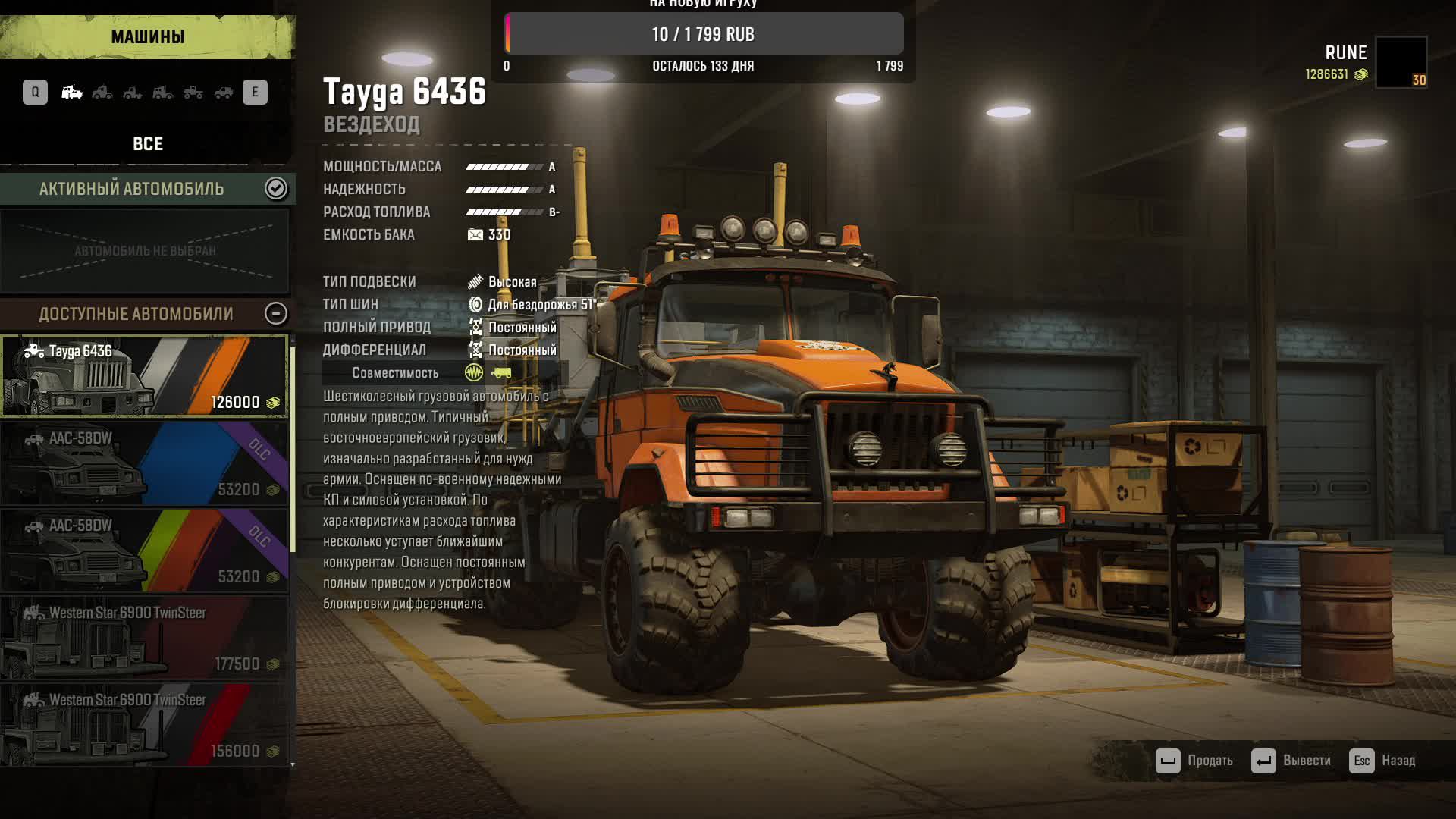Choose the blue-striped AAC-58DW truck
Image resolution: width=1456 pixels, height=819 pixels.
144,463
